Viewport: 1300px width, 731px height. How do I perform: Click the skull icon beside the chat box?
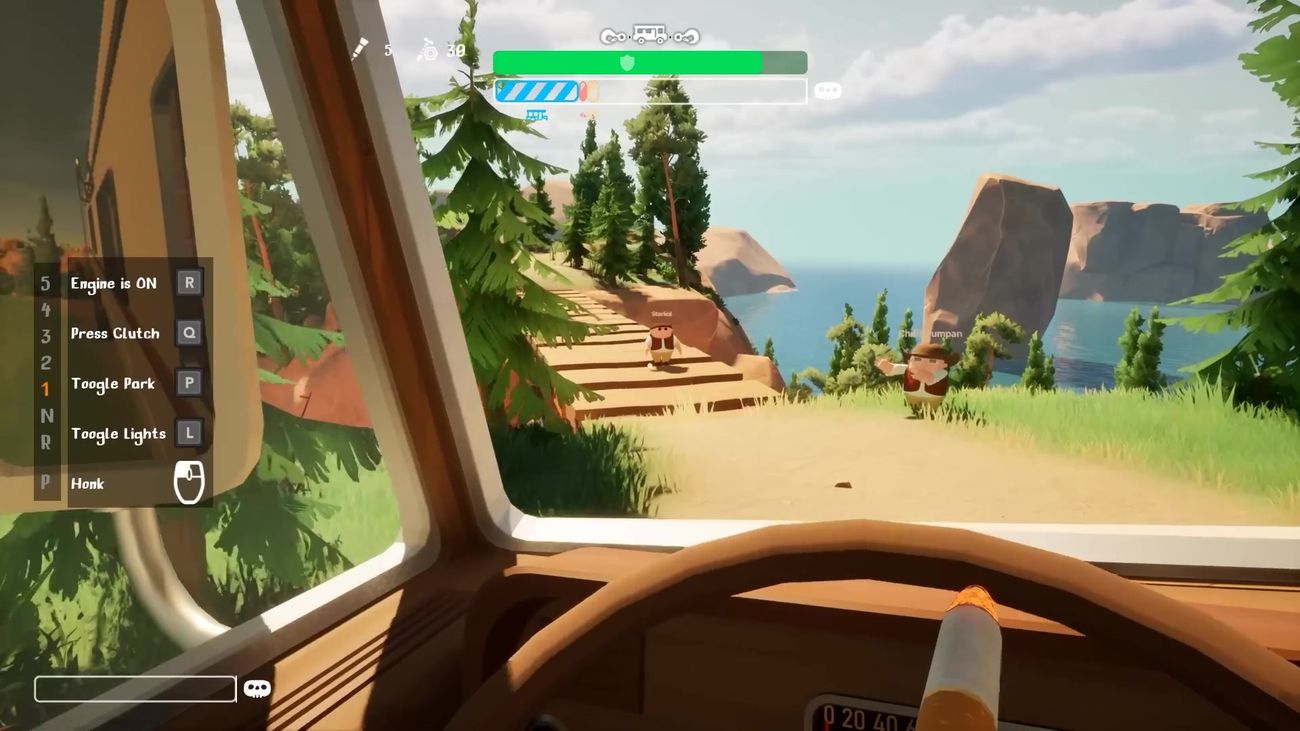click(256, 686)
